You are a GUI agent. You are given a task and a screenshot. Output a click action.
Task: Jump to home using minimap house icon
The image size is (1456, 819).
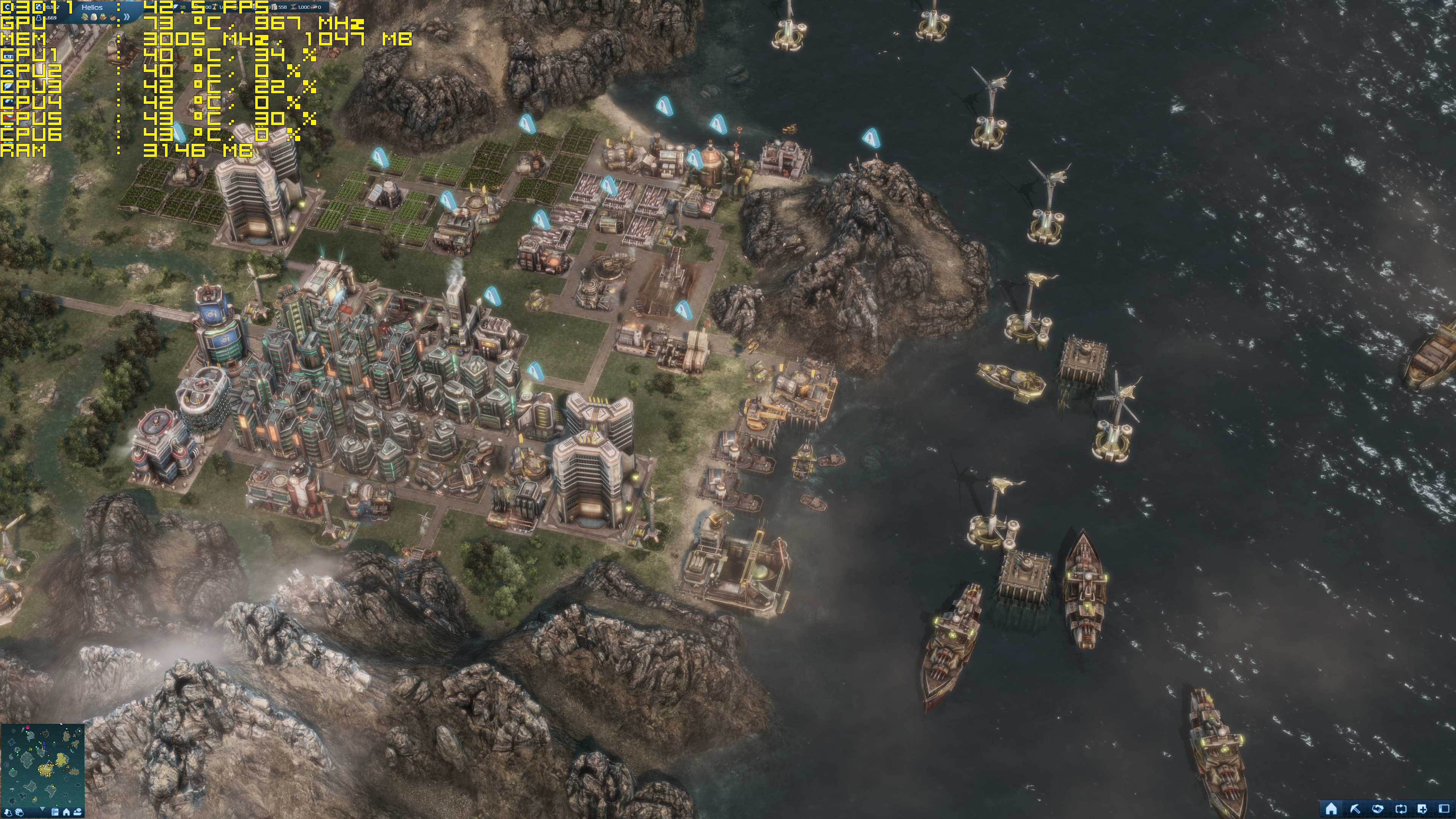click(x=66, y=813)
